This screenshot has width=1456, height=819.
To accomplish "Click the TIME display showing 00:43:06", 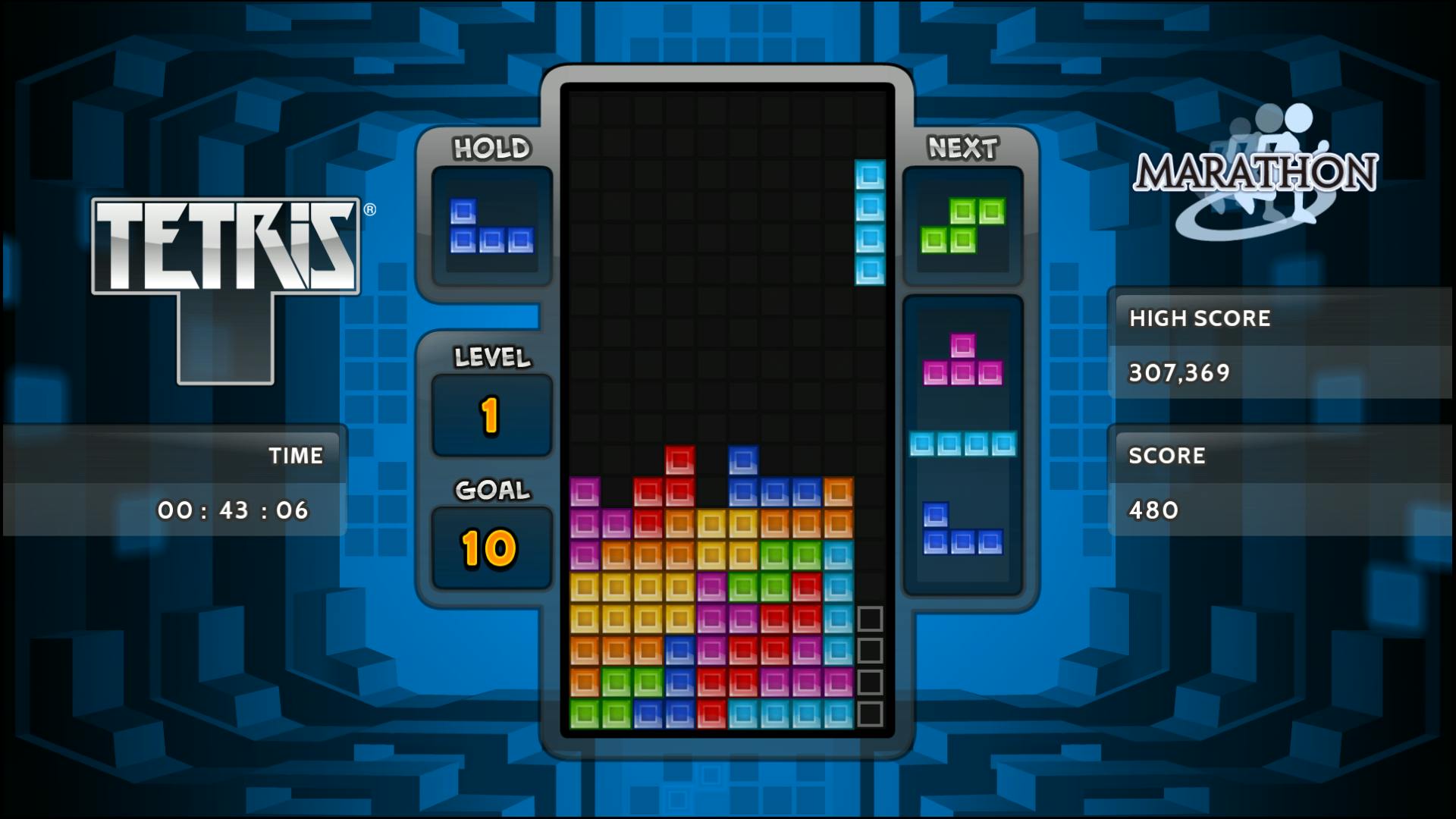I will 235,510.
